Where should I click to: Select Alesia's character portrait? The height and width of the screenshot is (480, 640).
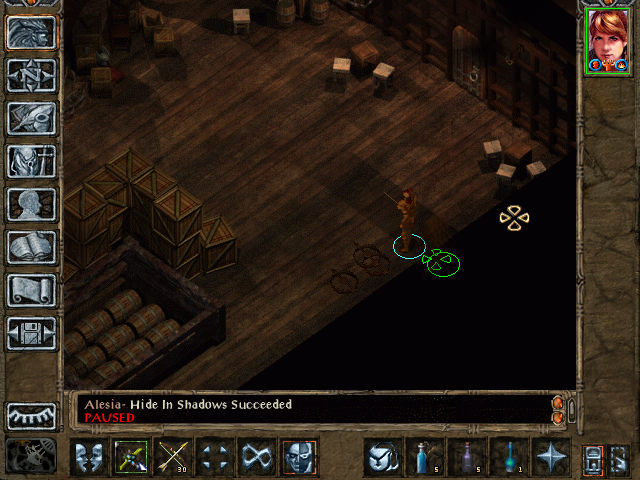(607, 40)
